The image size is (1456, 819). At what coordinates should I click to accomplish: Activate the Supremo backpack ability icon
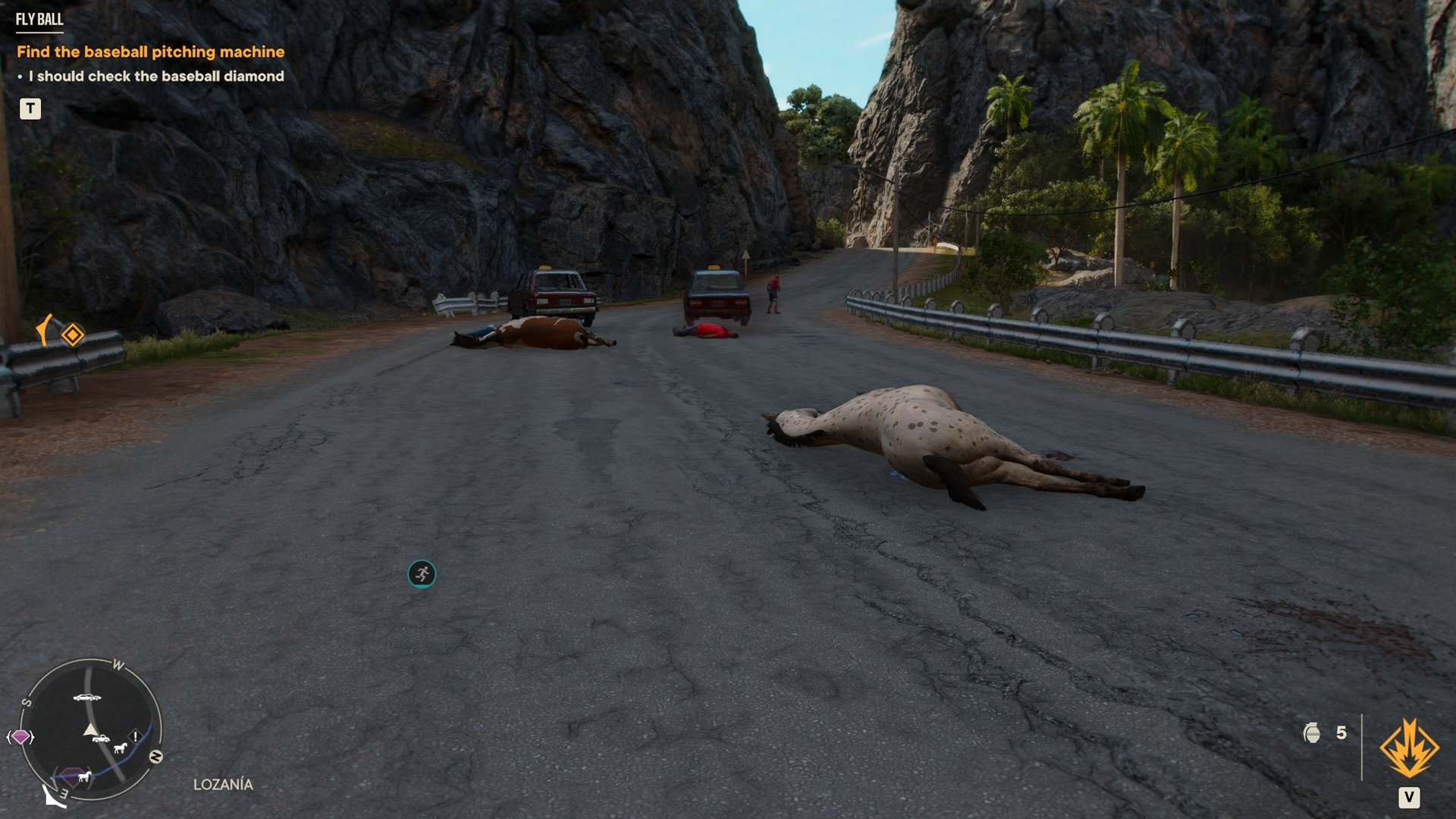(1409, 749)
